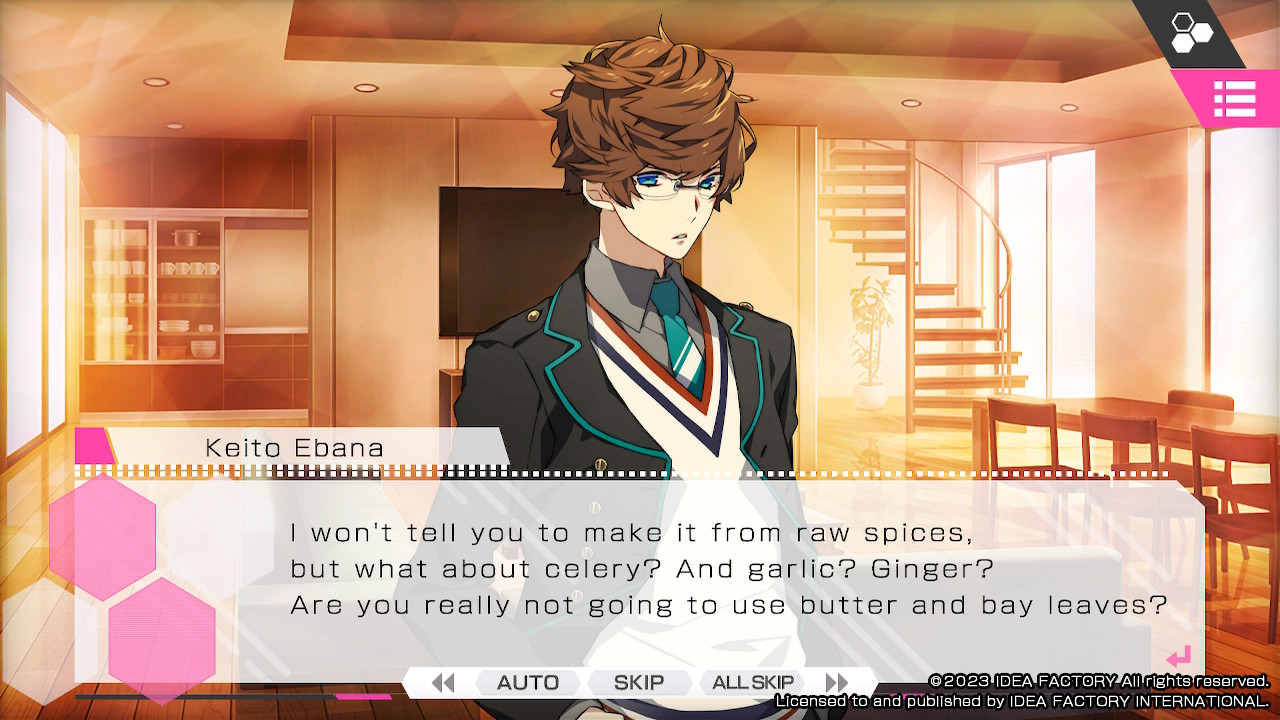The image size is (1280, 720).
Task: Advance dialogue using the forward skip chevrons
Action: 837,683
